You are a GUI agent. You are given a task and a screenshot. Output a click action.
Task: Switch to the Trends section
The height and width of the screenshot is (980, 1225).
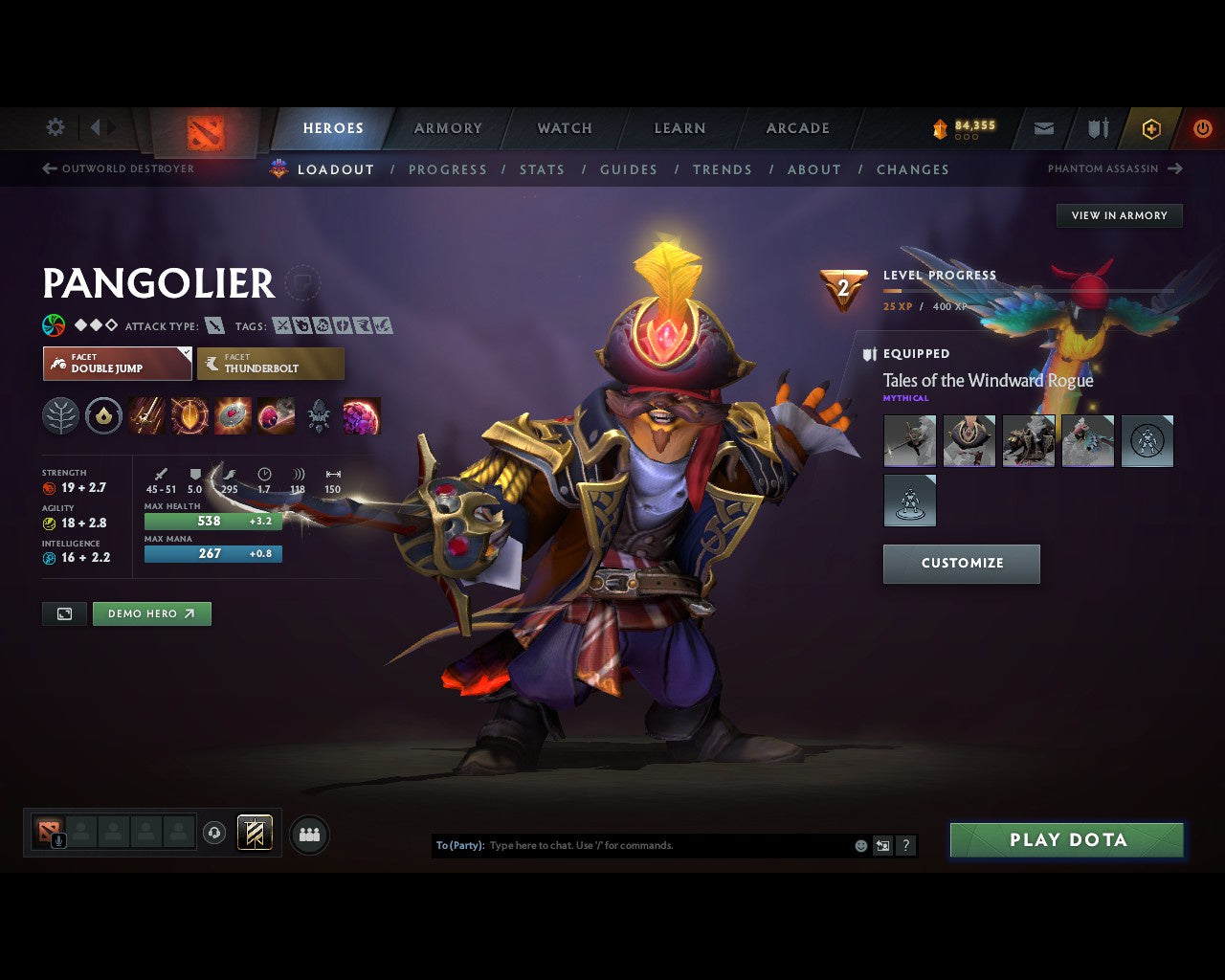[x=722, y=169]
